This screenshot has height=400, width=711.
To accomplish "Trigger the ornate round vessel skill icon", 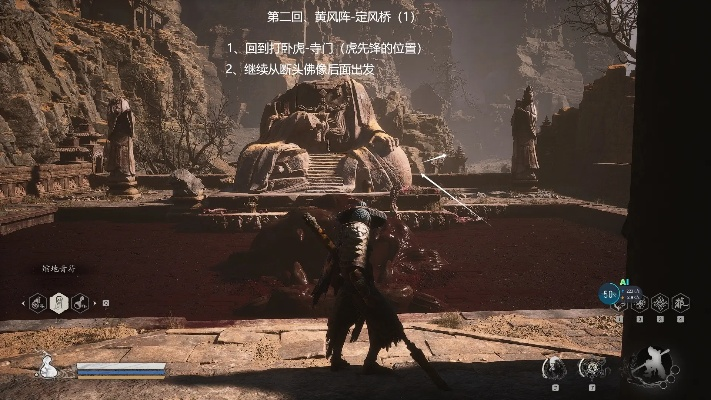I will (591, 368).
